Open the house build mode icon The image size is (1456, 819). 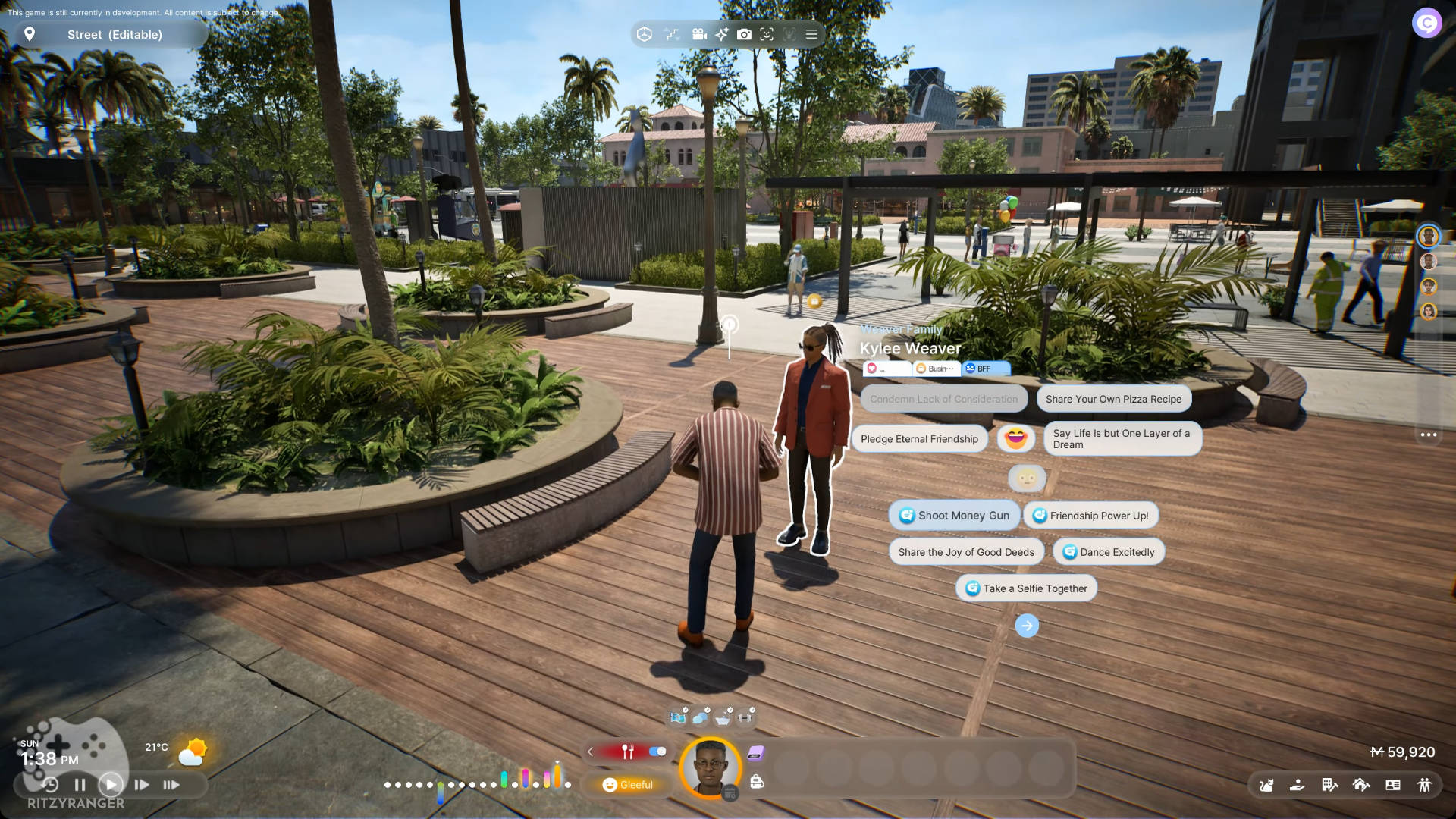click(1361, 786)
